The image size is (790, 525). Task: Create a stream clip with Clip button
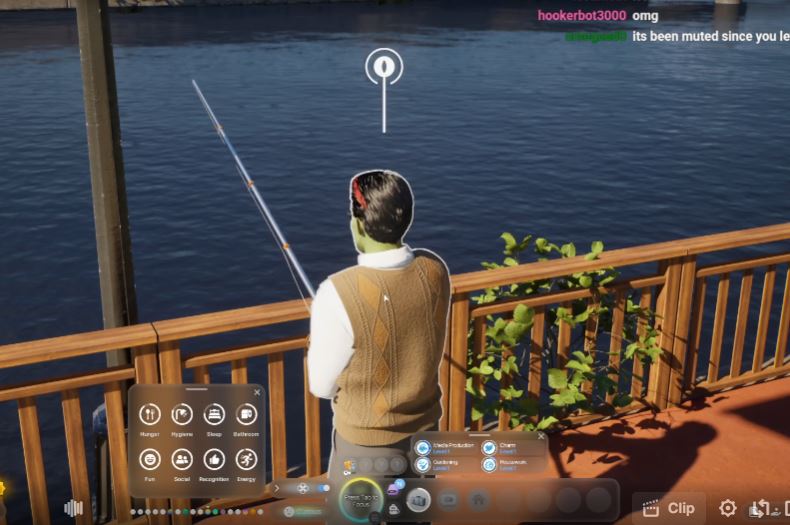669,508
